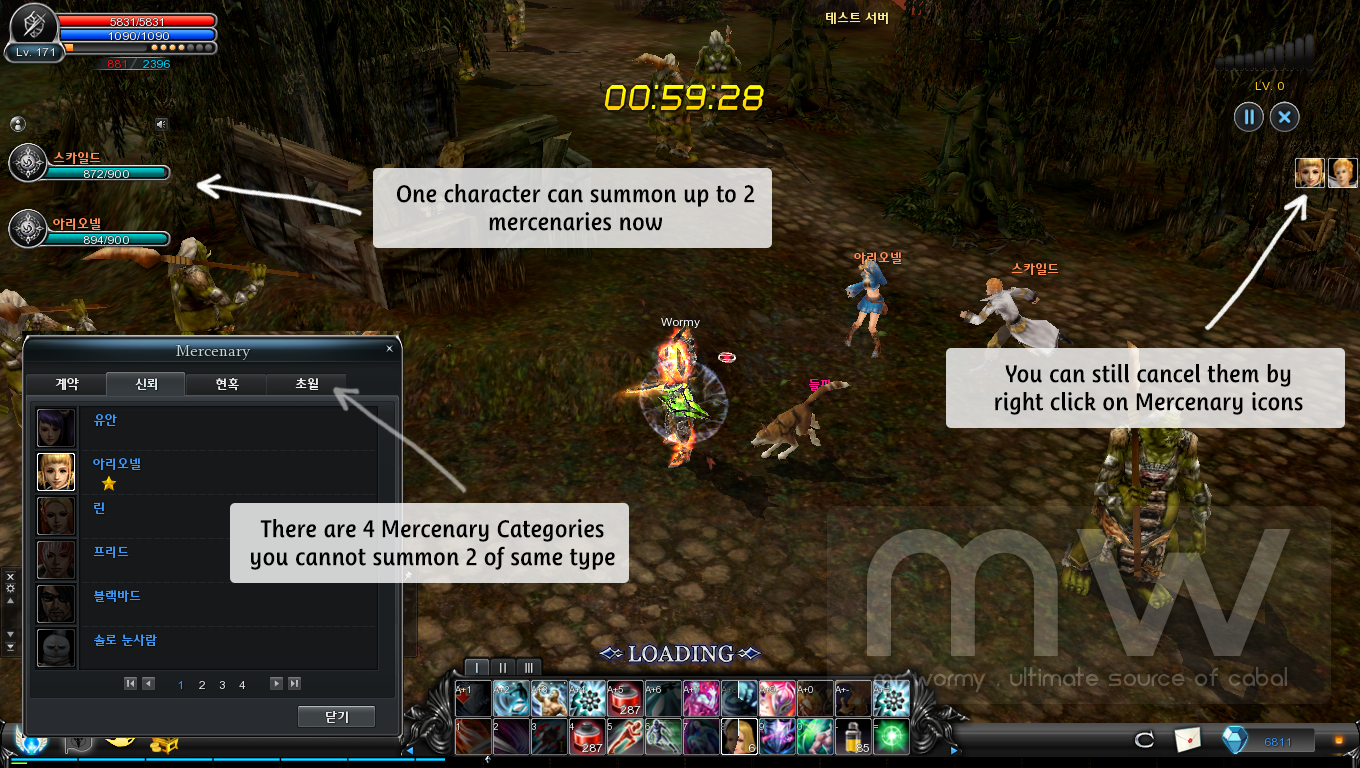The width and height of the screenshot is (1360, 768).
Task: Click the 닫기 close button
Action: click(x=336, y=717)
